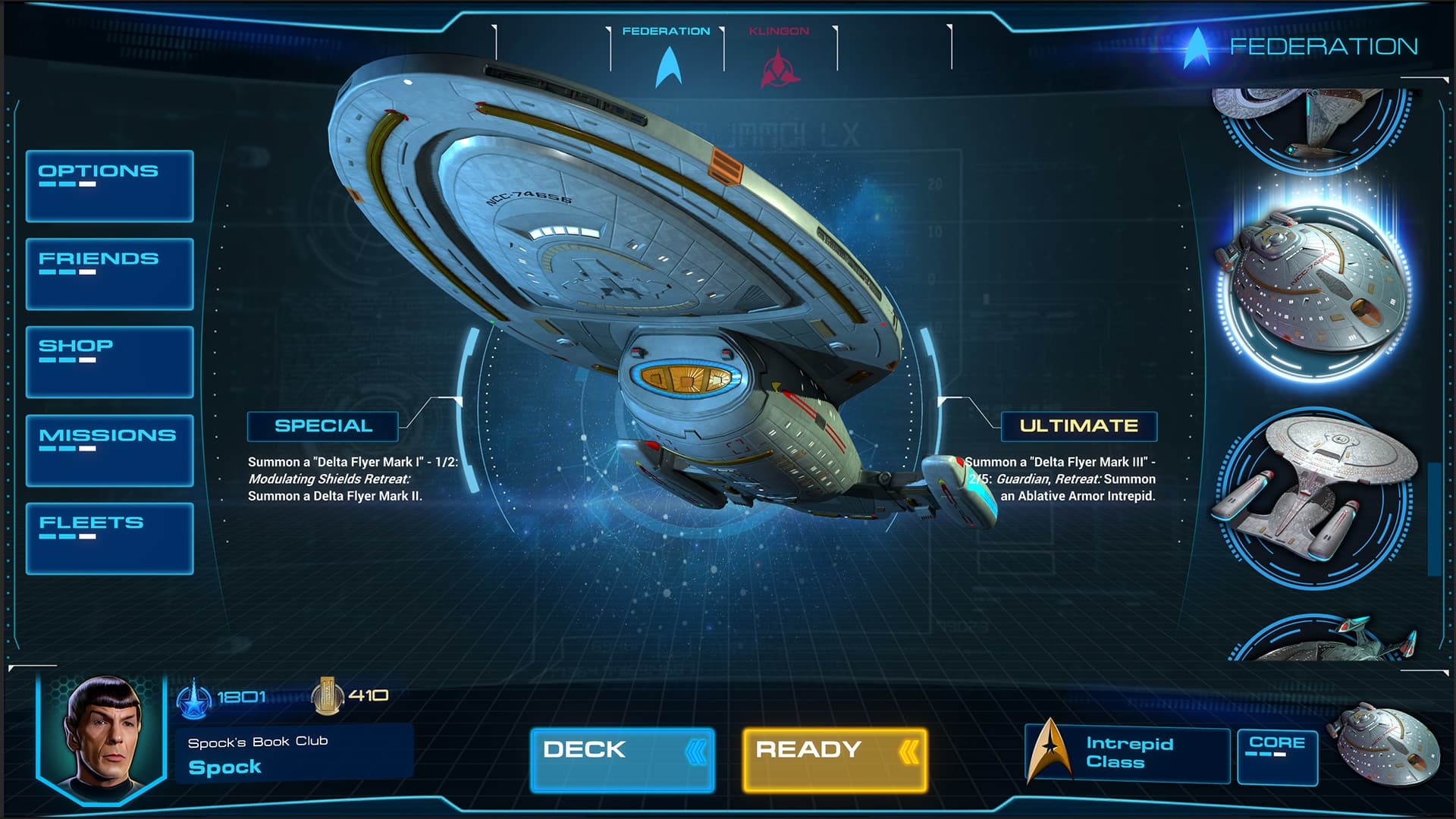
Task: Open the SHOP menu
Action: pyautogui.click(x=109, y=362)
